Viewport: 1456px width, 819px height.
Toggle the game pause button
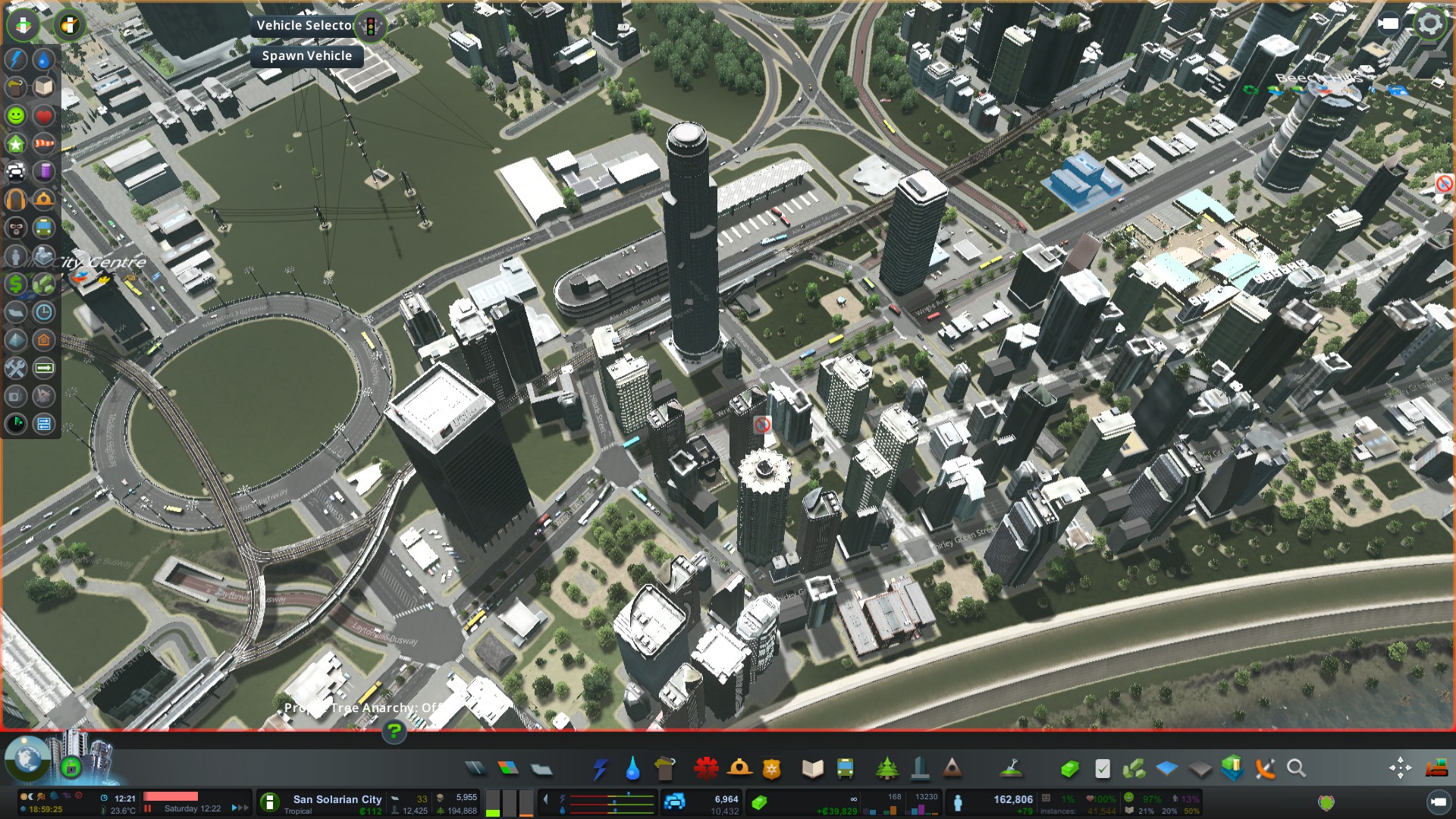[149, 808]
